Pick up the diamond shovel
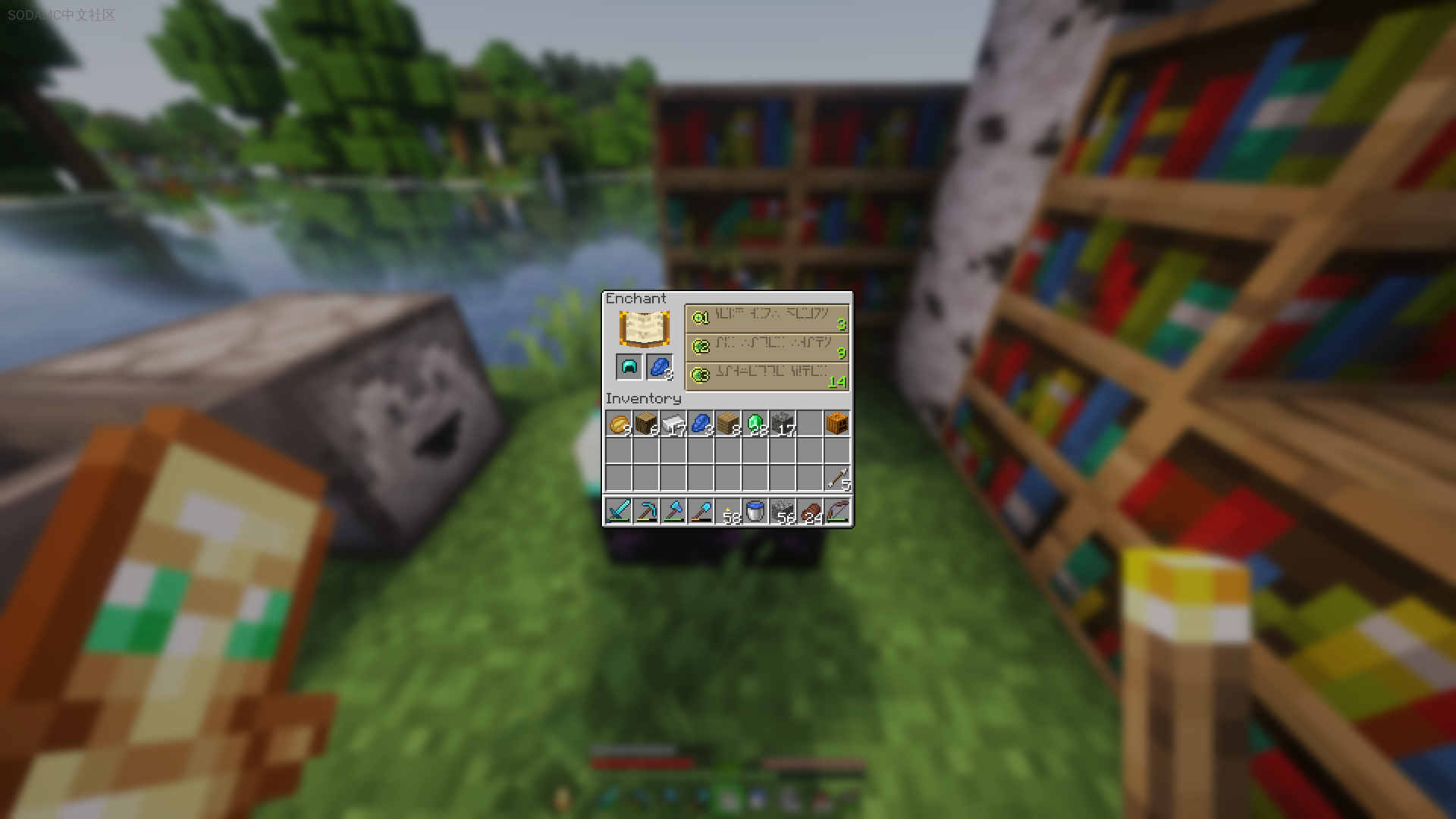Viewport: 1456px width, 819px height. (x=701, y=511)
